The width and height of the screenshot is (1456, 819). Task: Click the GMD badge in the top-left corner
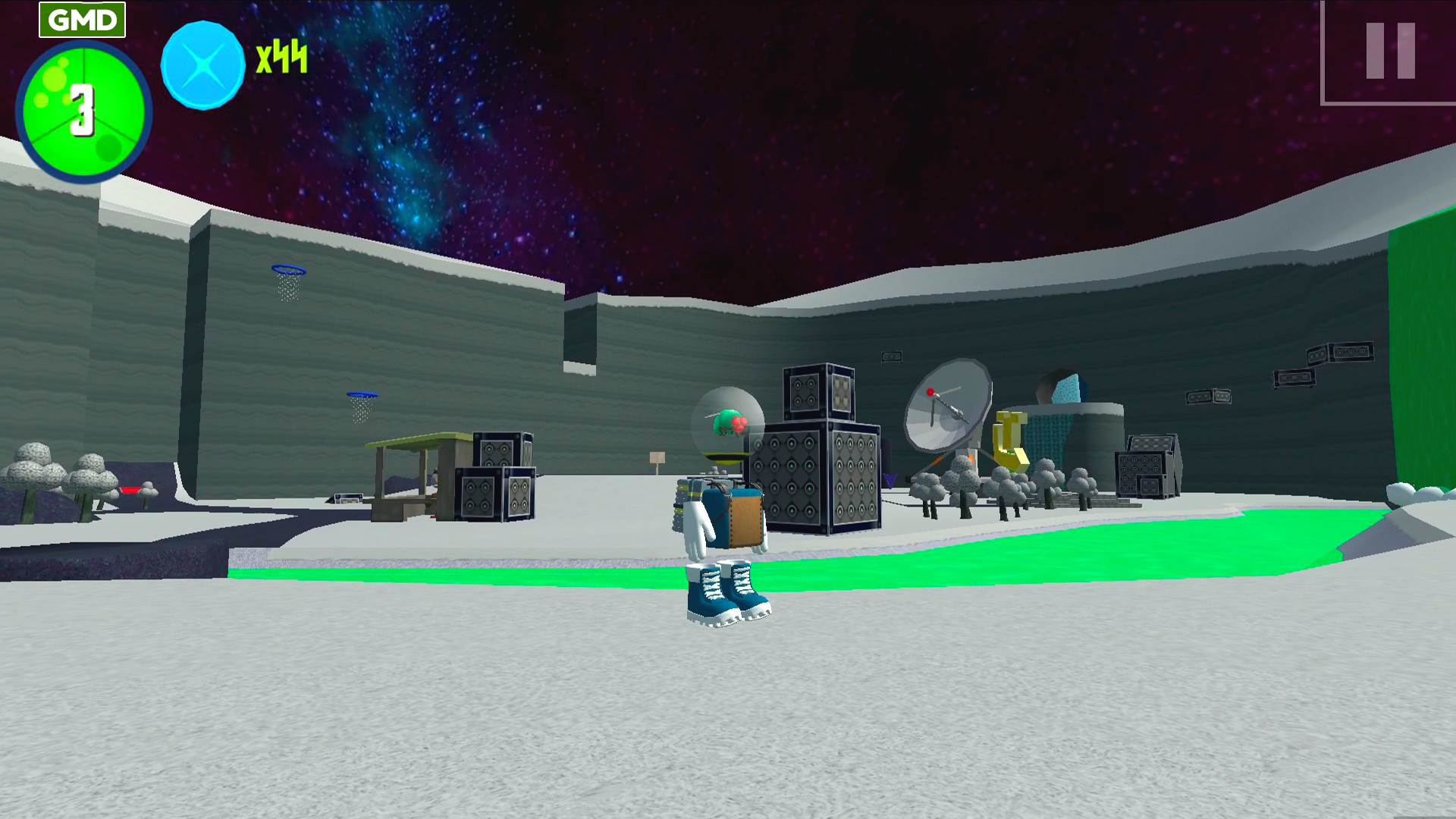tap(81, 20)
